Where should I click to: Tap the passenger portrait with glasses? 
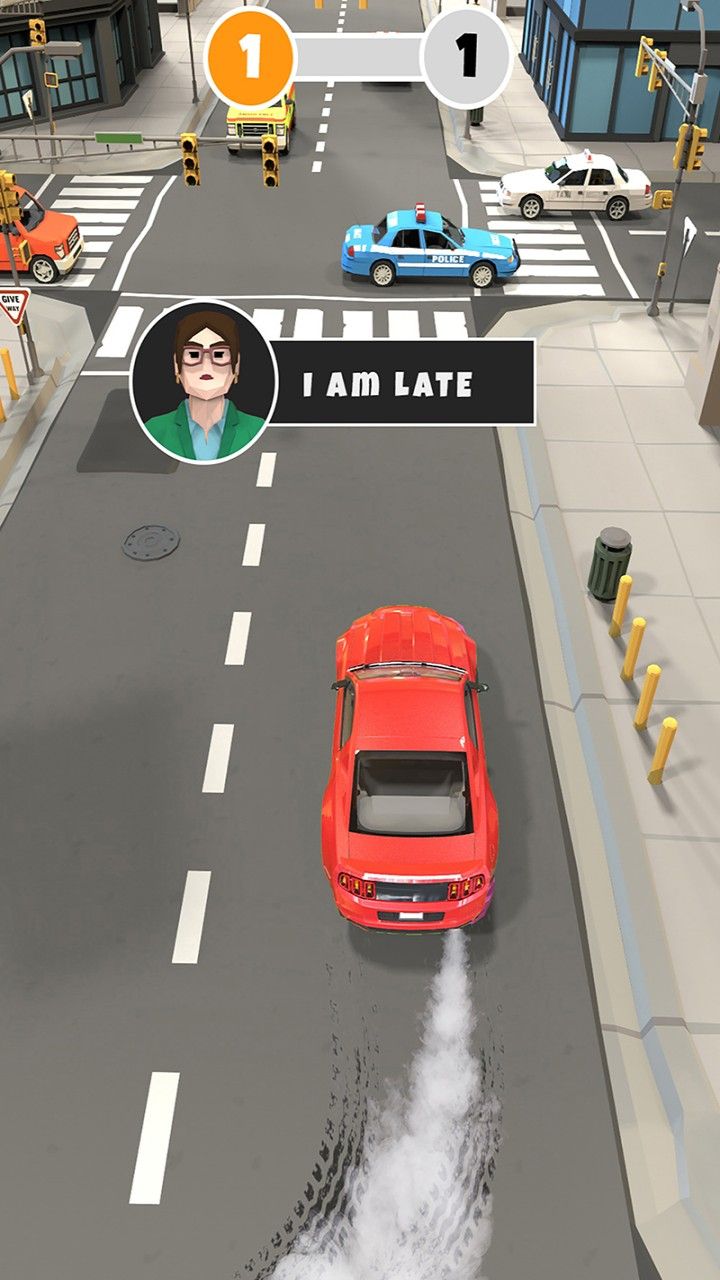pyautogui.click(x=204, y=382)
